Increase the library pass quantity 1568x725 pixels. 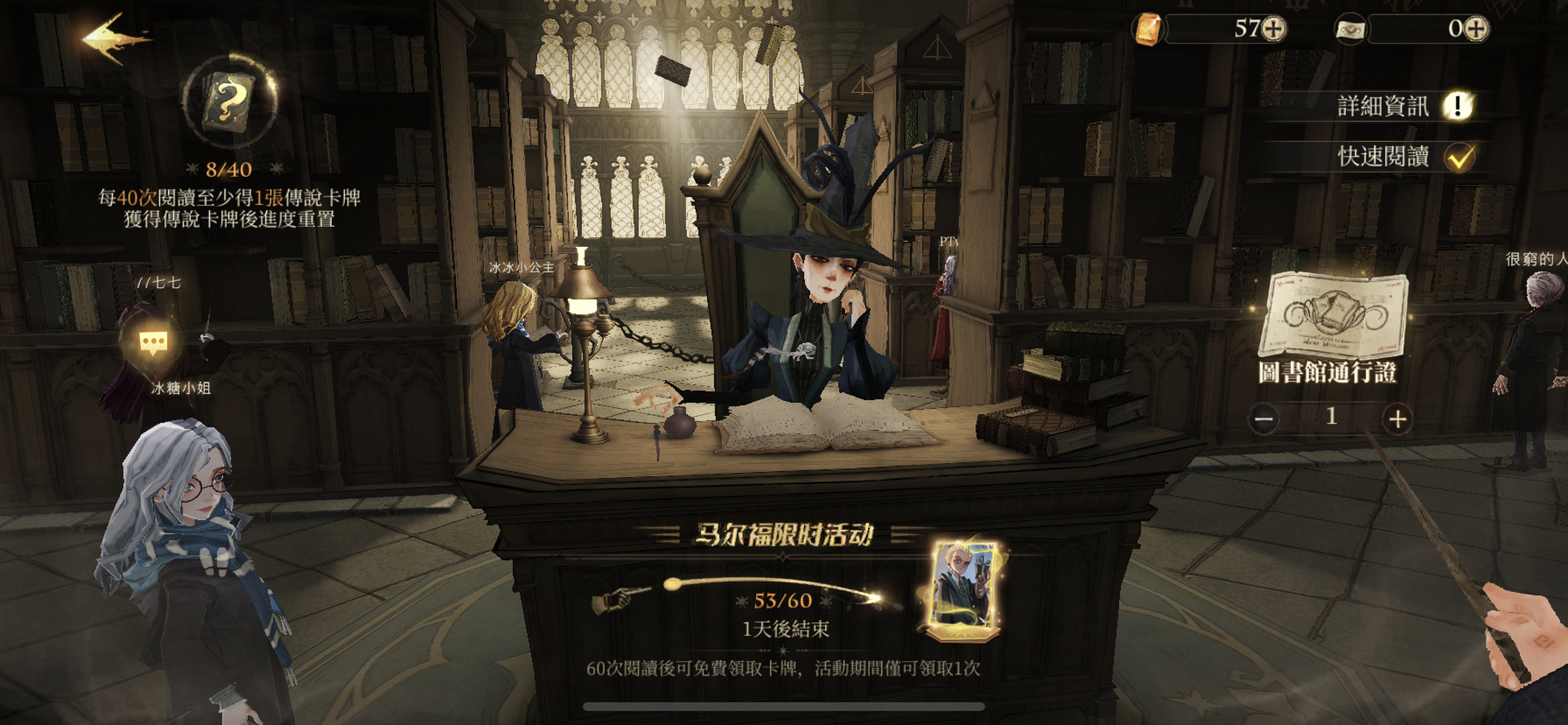coord(1398,419)
